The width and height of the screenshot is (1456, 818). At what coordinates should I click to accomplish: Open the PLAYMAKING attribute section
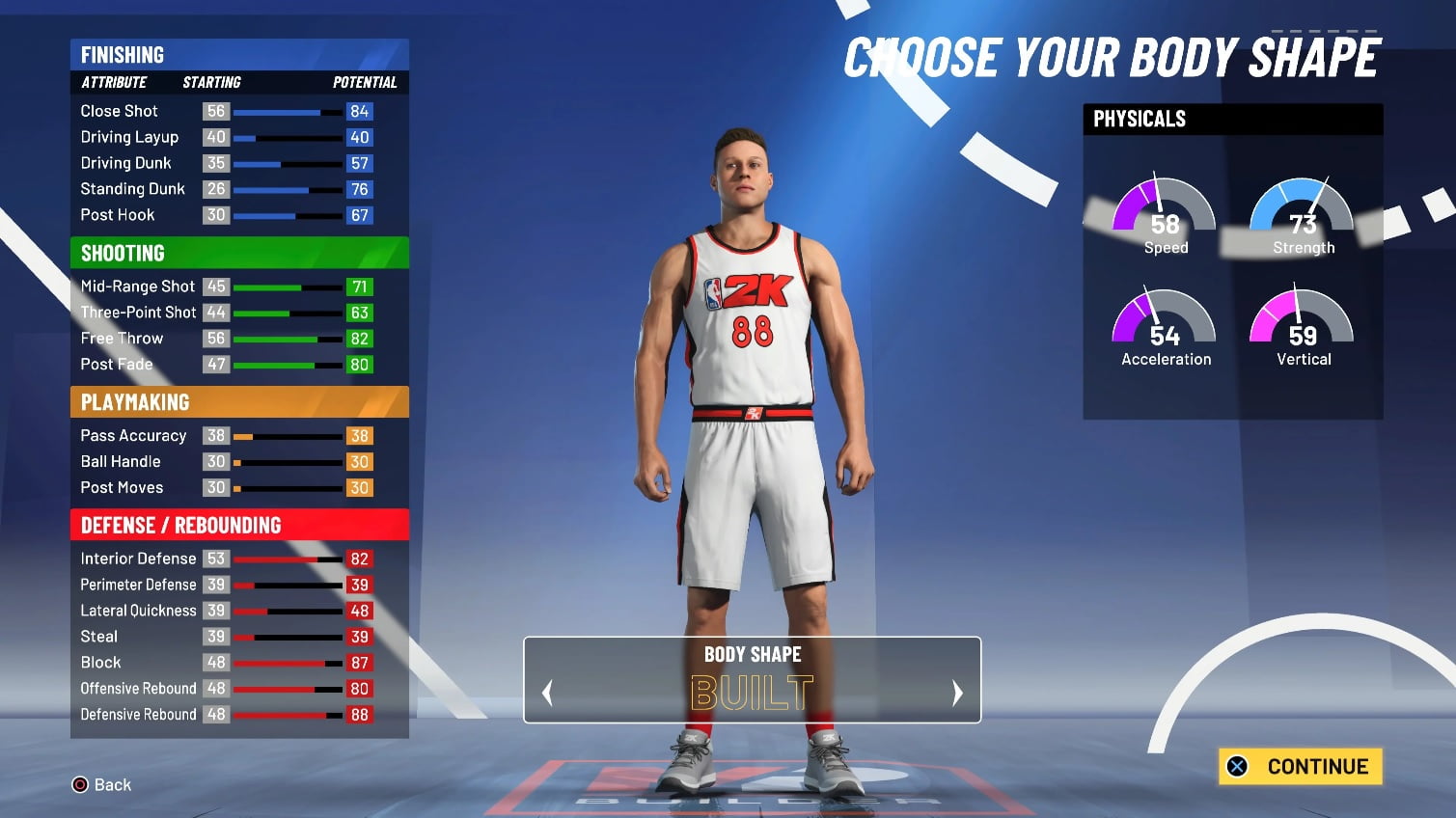click(134, 402)
